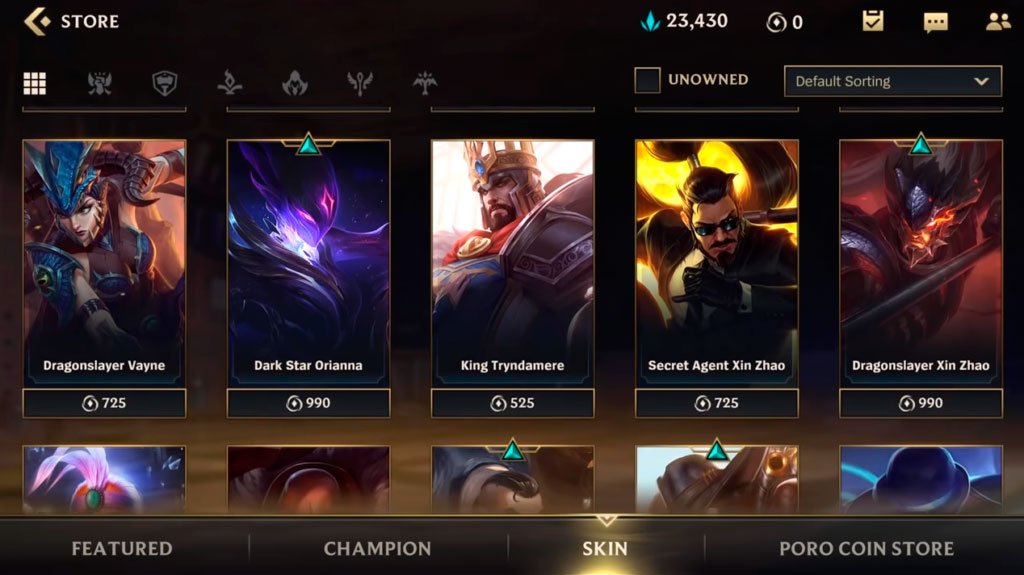The width and height of the screenshot is (1024, 575).
Task: Switch to the Featured tab
Action: (122, 548)
